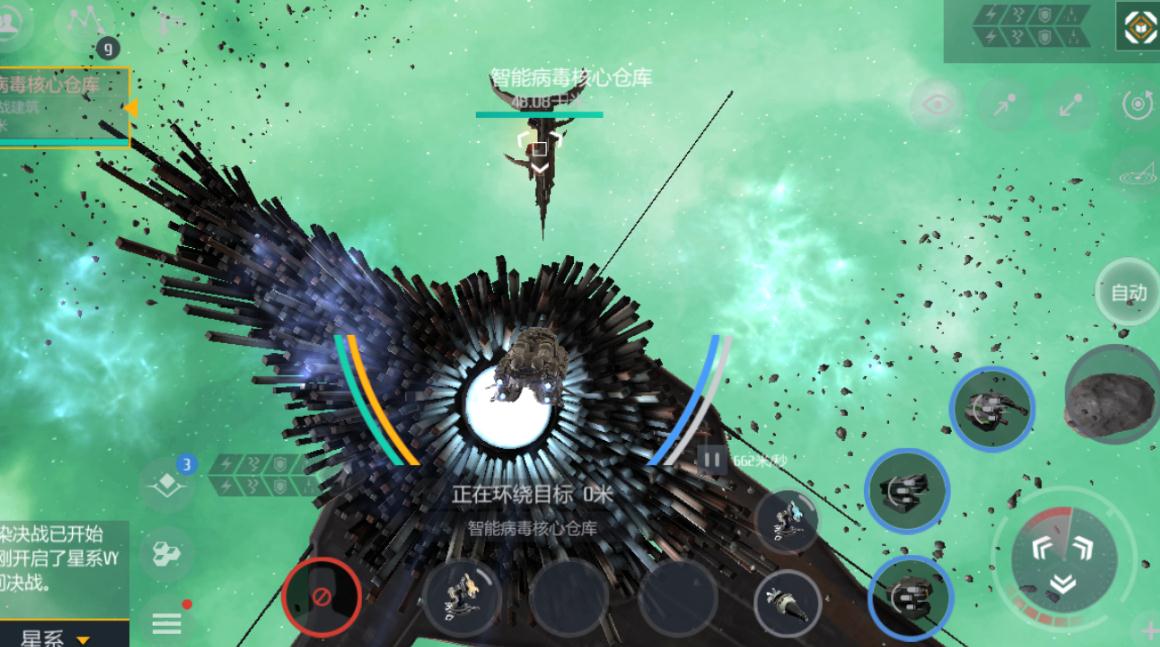1160x647 pixels.
Task: Activate the lowest blue-ringed turret module
Action: [x=910, y=598]
